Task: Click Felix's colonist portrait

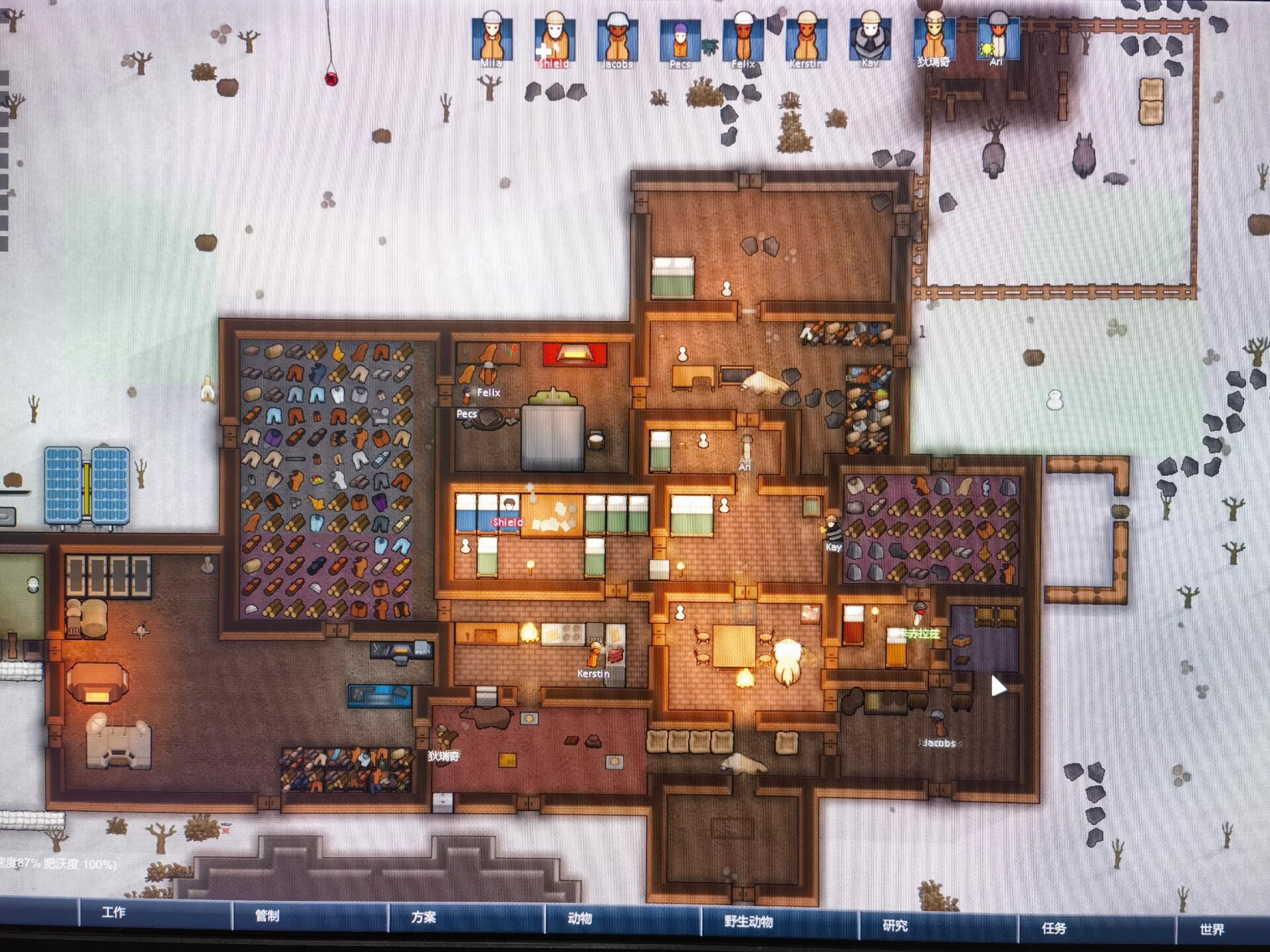Action: 743,38
